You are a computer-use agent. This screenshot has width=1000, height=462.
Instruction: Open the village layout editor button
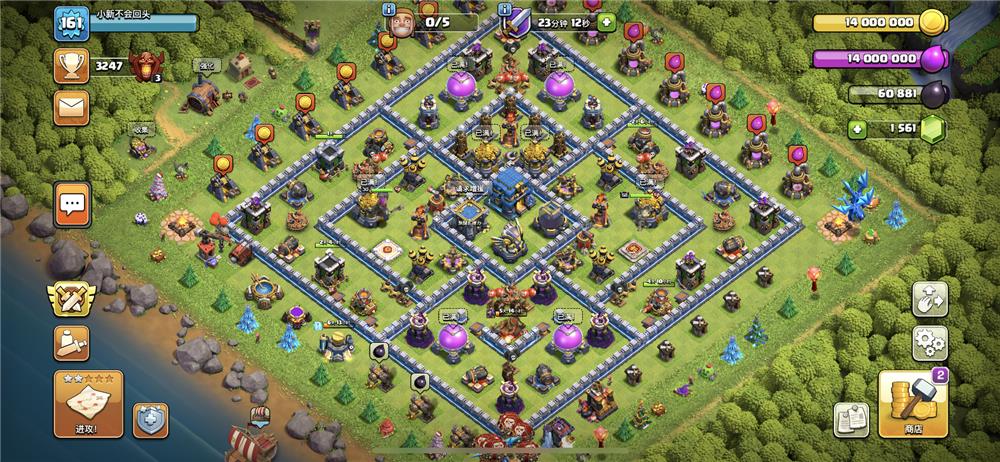pyautogui.click(x=930, y=300)
